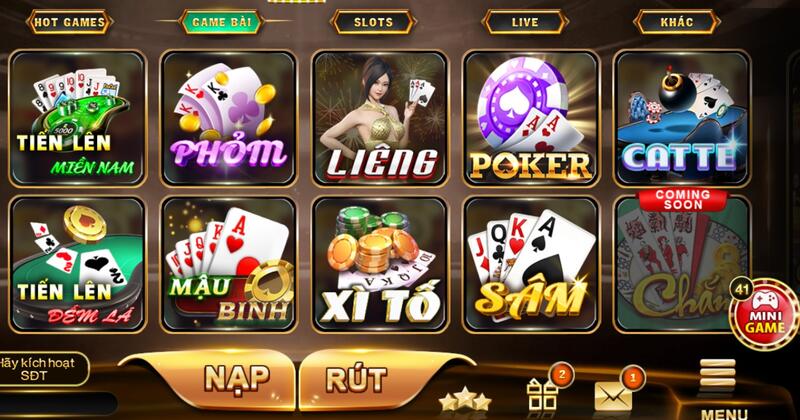Tap the Rút withdraw button
800x420 pixels.
(x=356, y=379)
